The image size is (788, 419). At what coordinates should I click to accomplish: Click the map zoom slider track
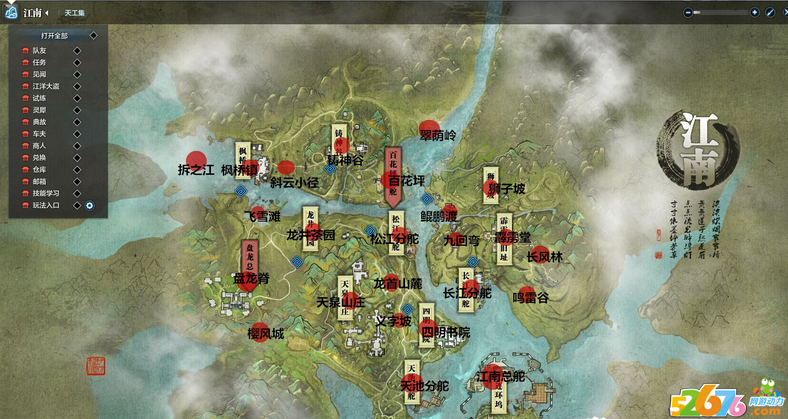tap(720, 12)
